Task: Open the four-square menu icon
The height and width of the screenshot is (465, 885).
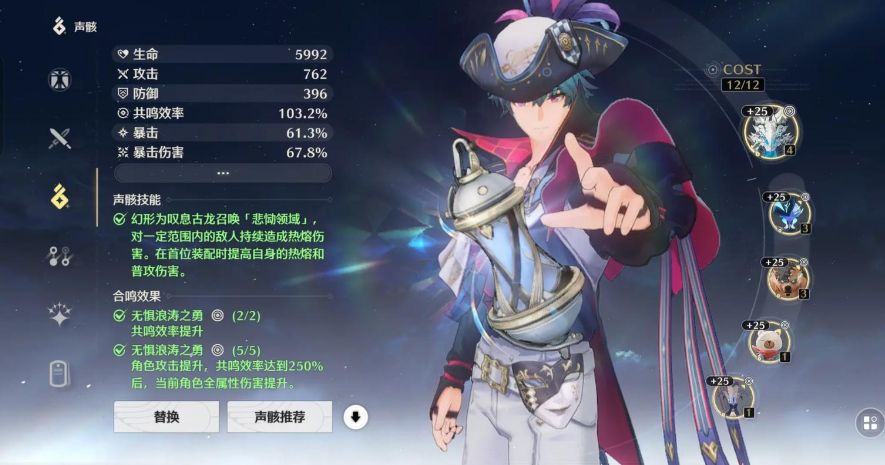Action: (868, 423)
